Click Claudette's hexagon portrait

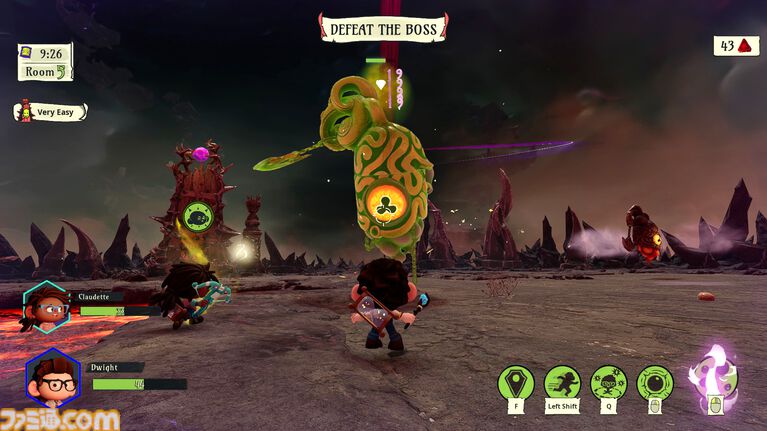tap(44, 306)
